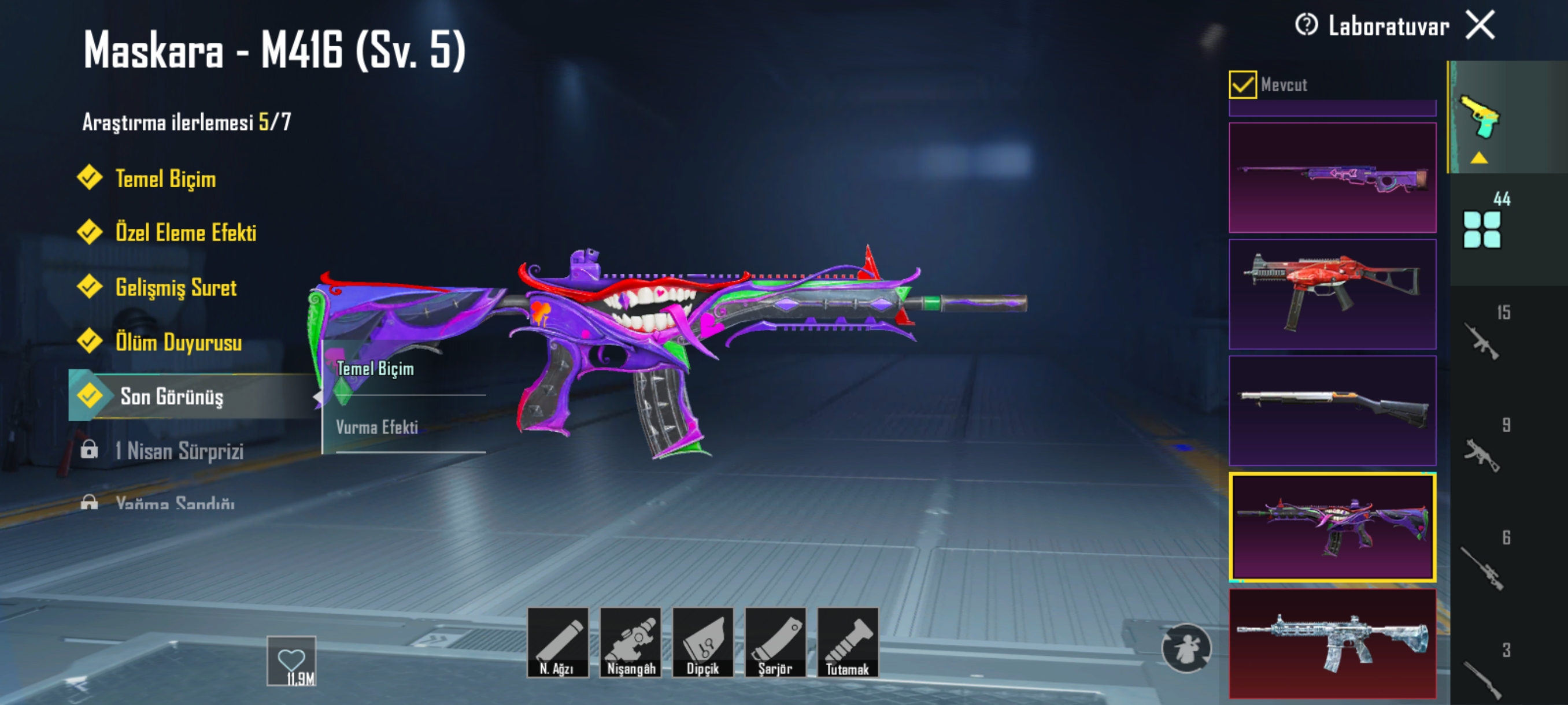Toggle the Mevcut checkbox
This screenshot has width=1568, height=705.
[1242, 84]
